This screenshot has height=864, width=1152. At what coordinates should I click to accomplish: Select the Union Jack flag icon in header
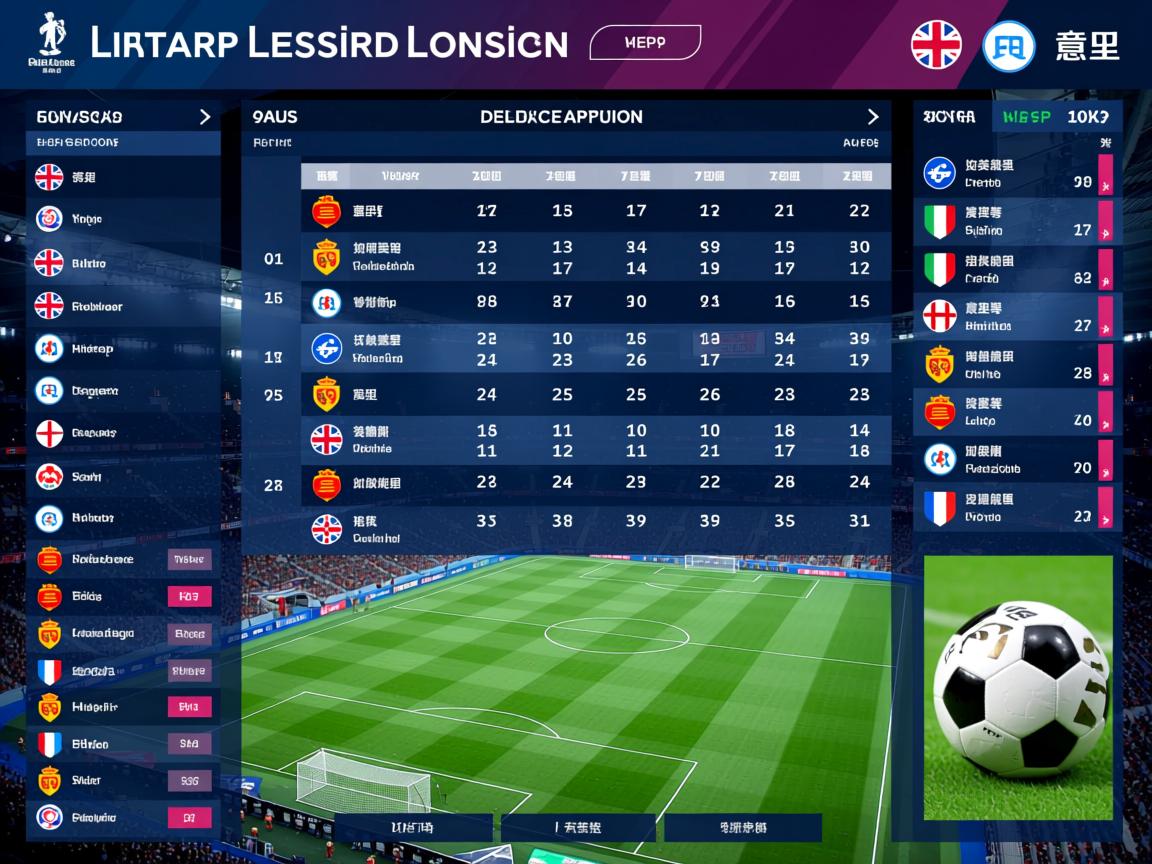point(936,45)
